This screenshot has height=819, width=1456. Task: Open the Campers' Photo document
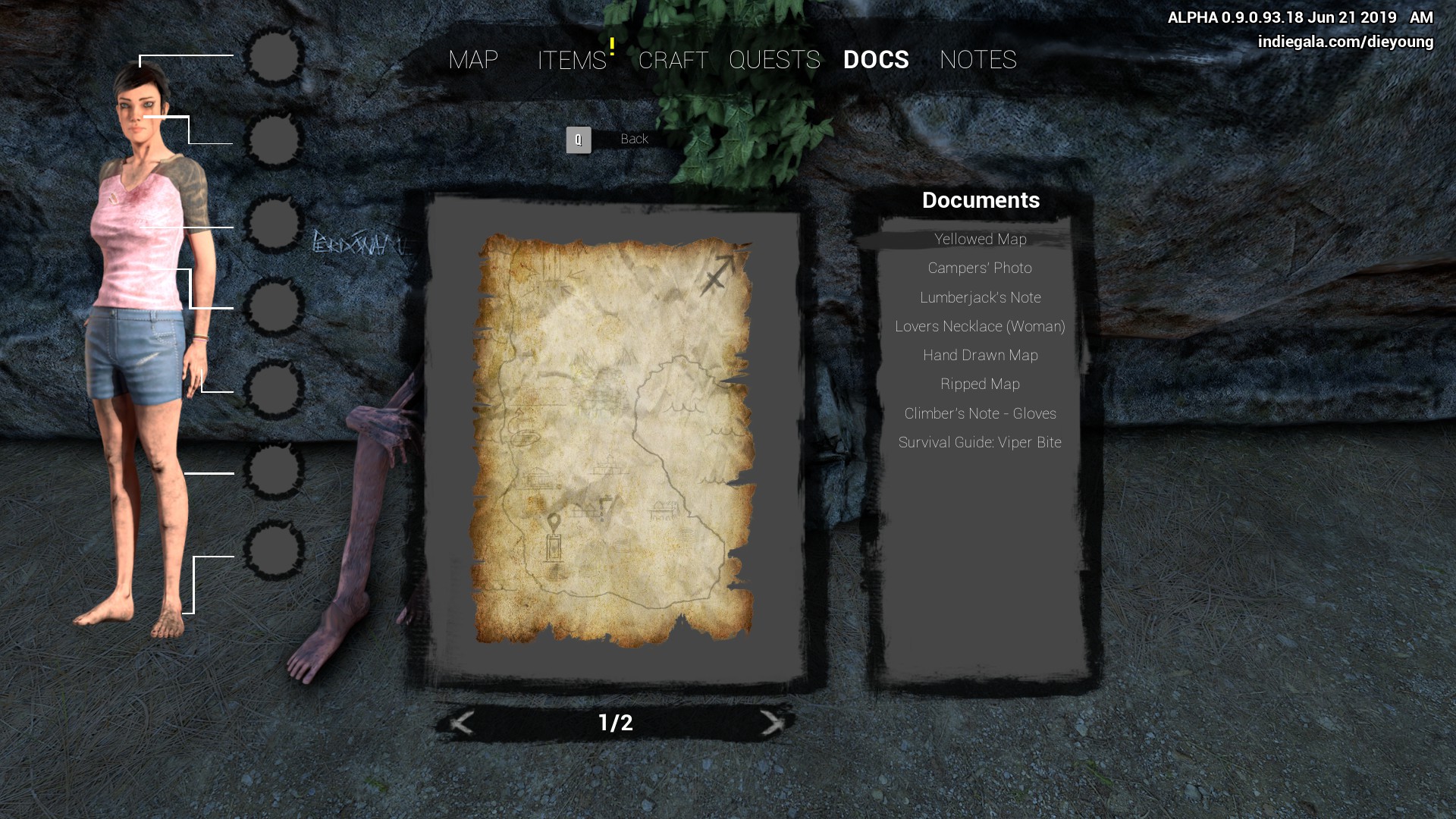tap(980, 268)
